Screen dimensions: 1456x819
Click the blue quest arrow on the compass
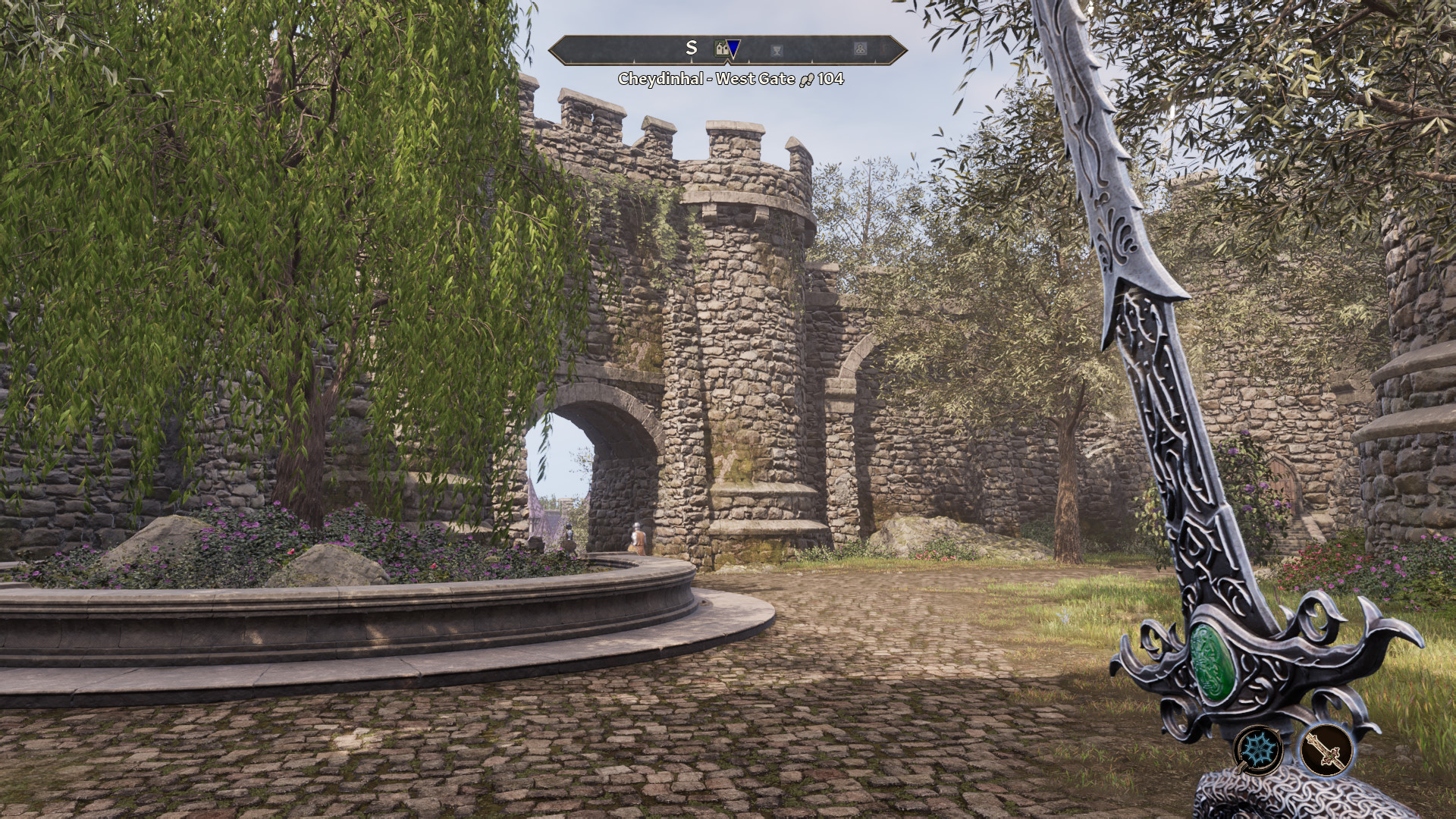(x=734, y=50)
